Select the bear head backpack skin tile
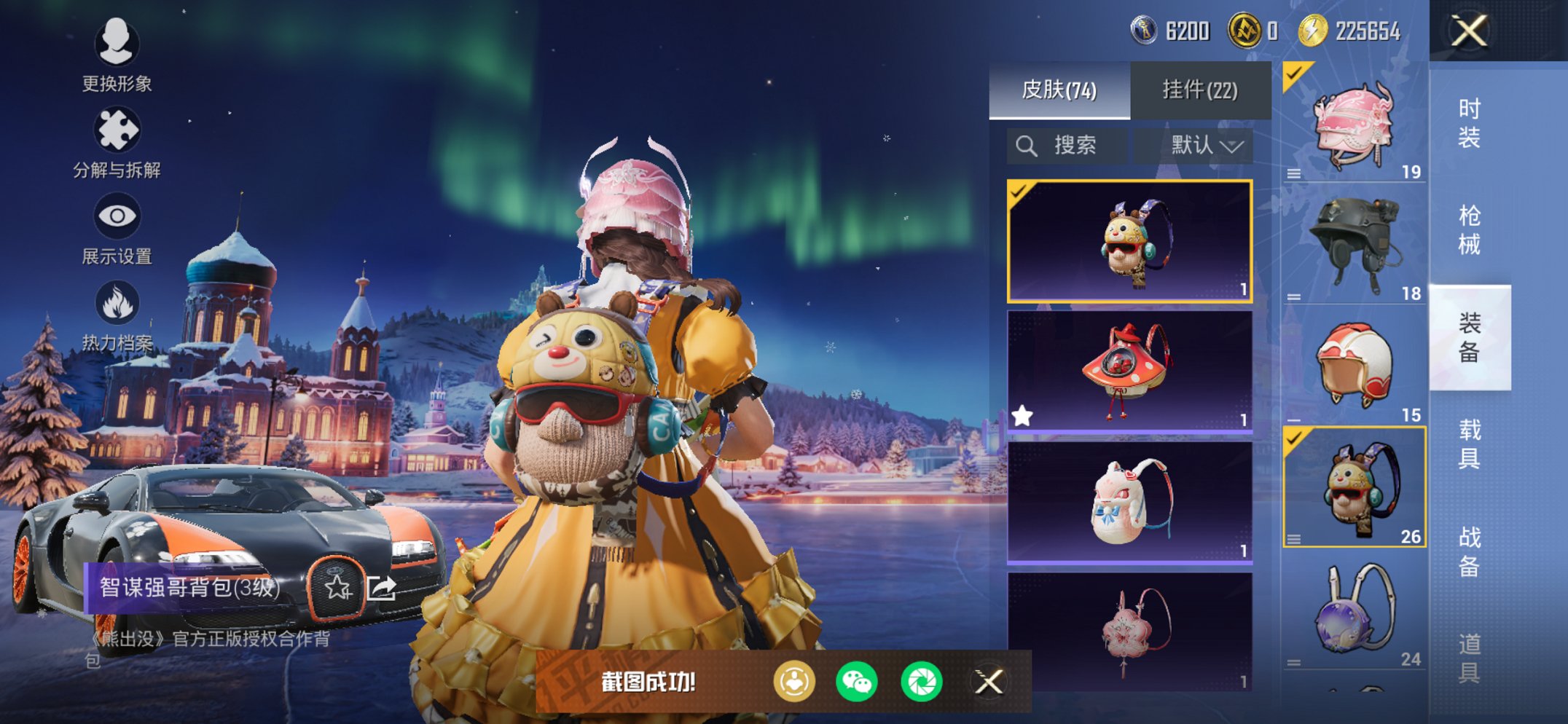 1129,240
